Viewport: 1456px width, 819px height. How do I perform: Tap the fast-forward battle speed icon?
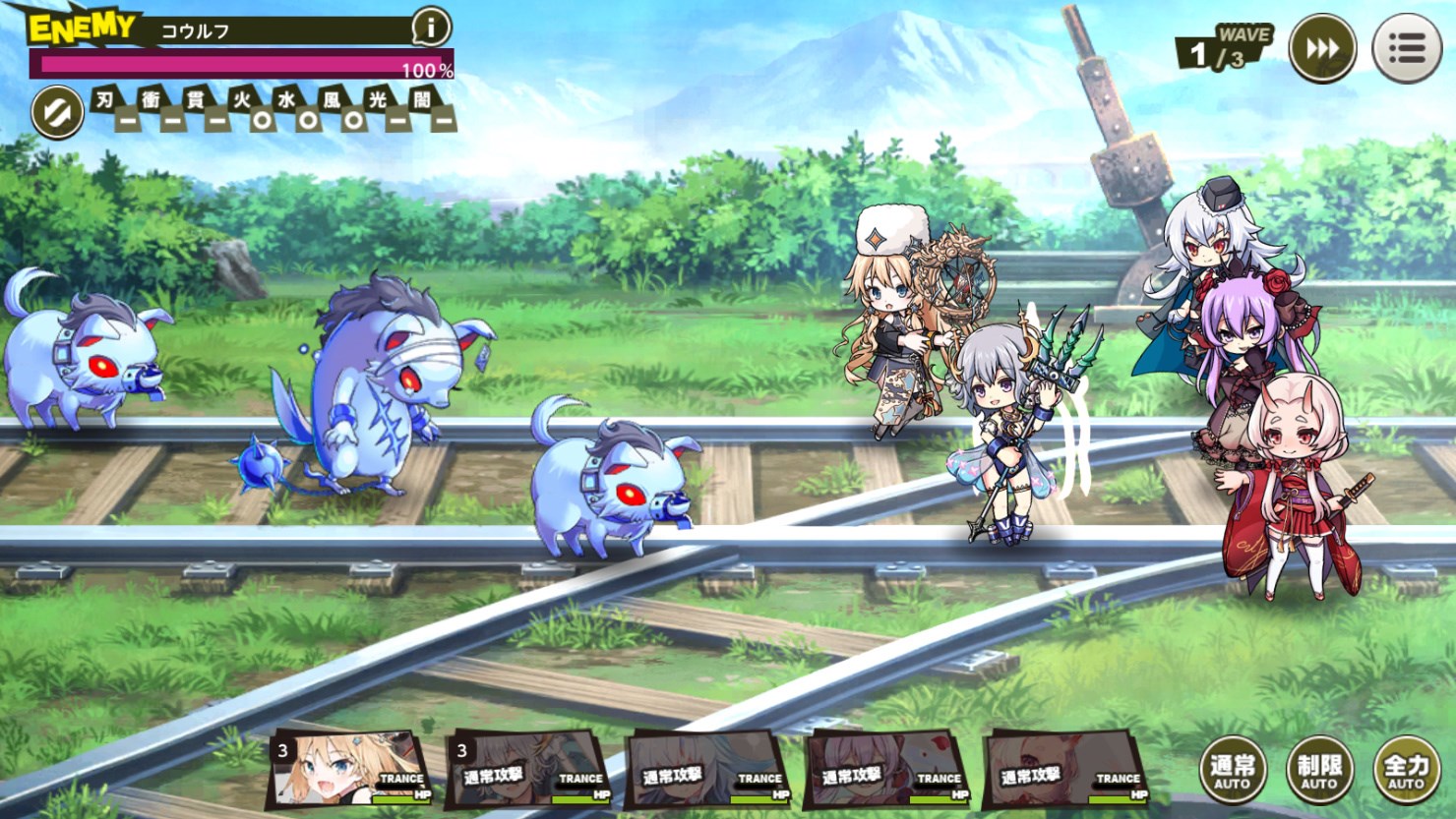(1323, 46)
